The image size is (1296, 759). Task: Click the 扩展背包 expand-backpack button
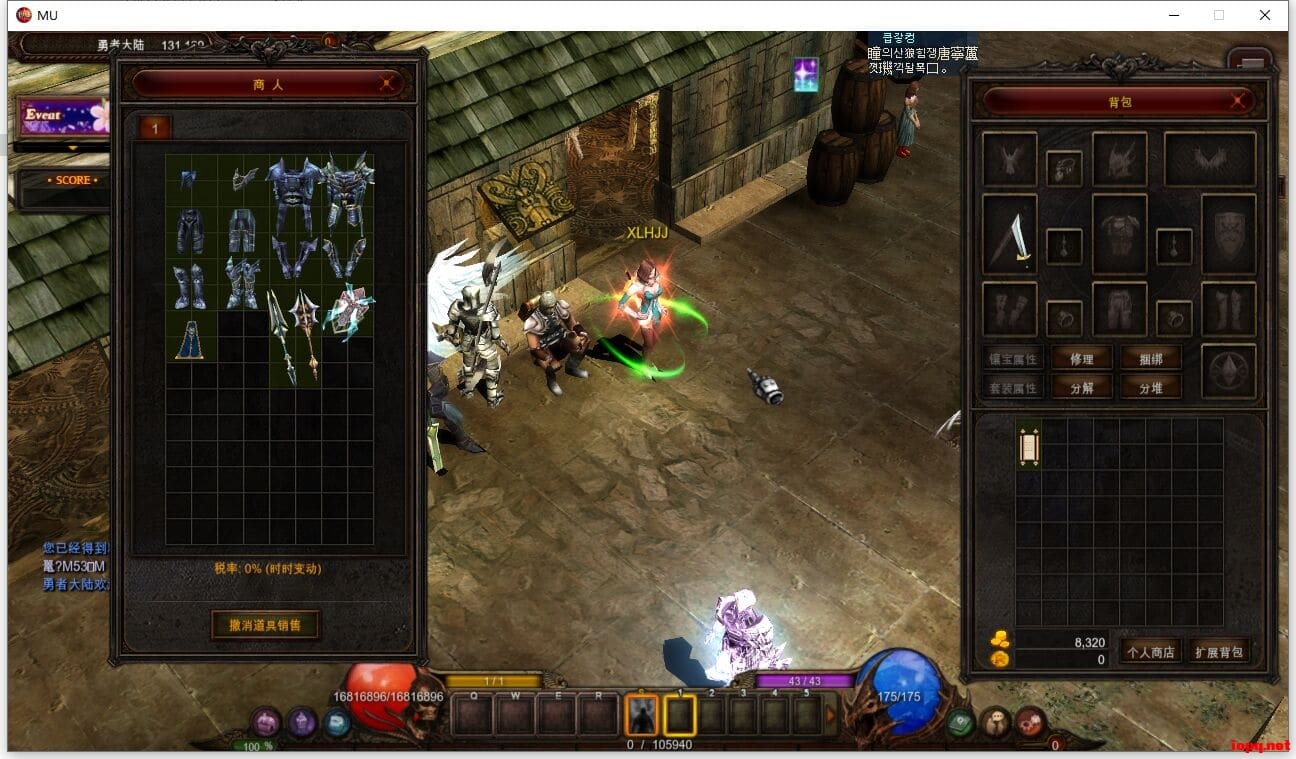[x=1219, y=652]
